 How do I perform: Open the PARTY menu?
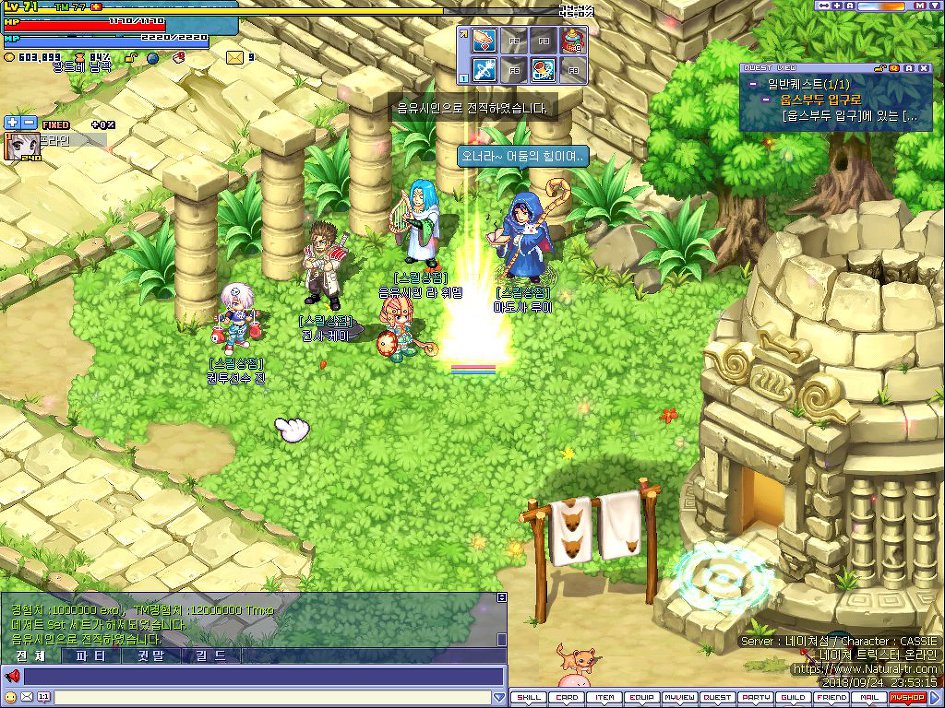[756, 698]
